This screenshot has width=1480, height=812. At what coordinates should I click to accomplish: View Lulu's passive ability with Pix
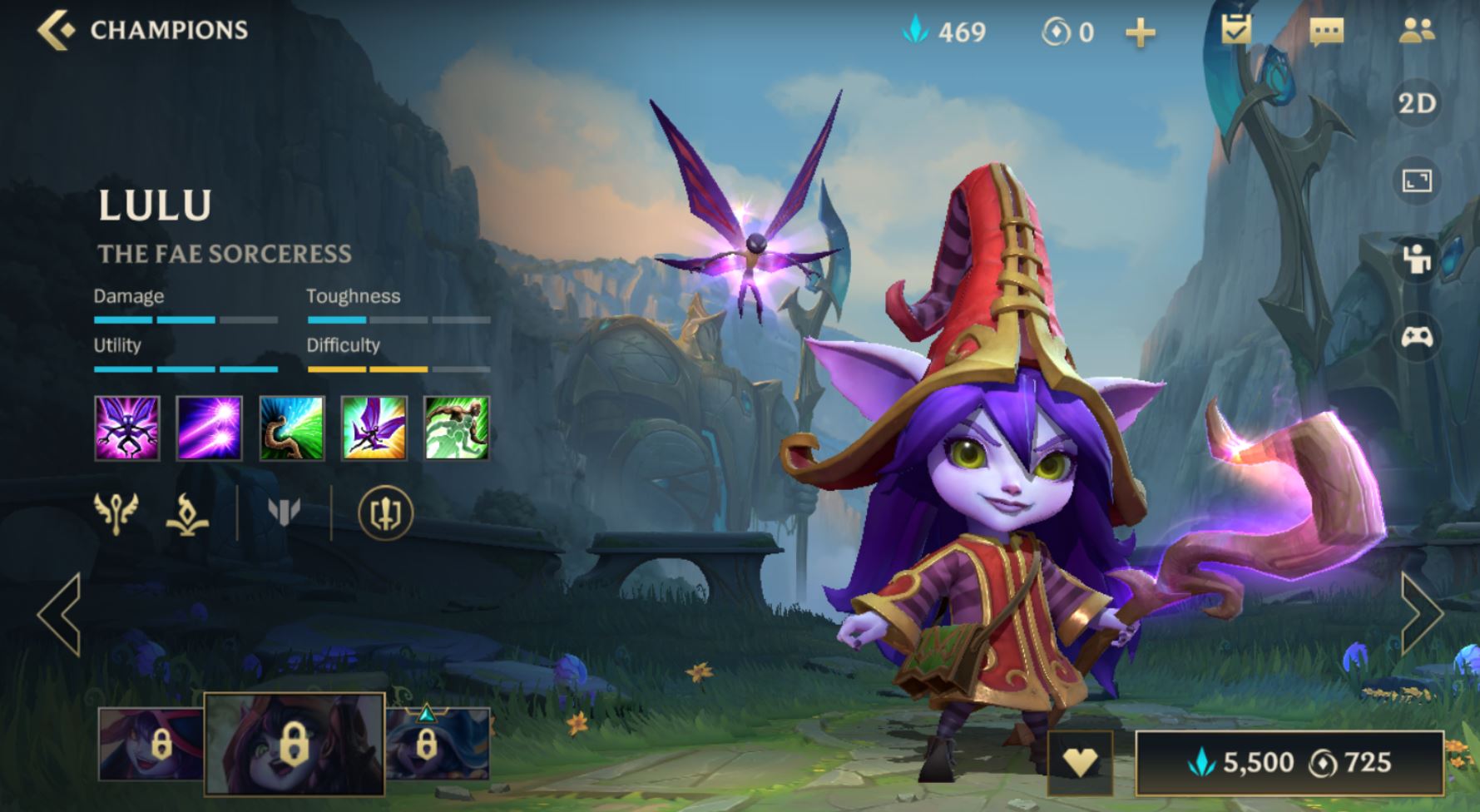[126, 428]
